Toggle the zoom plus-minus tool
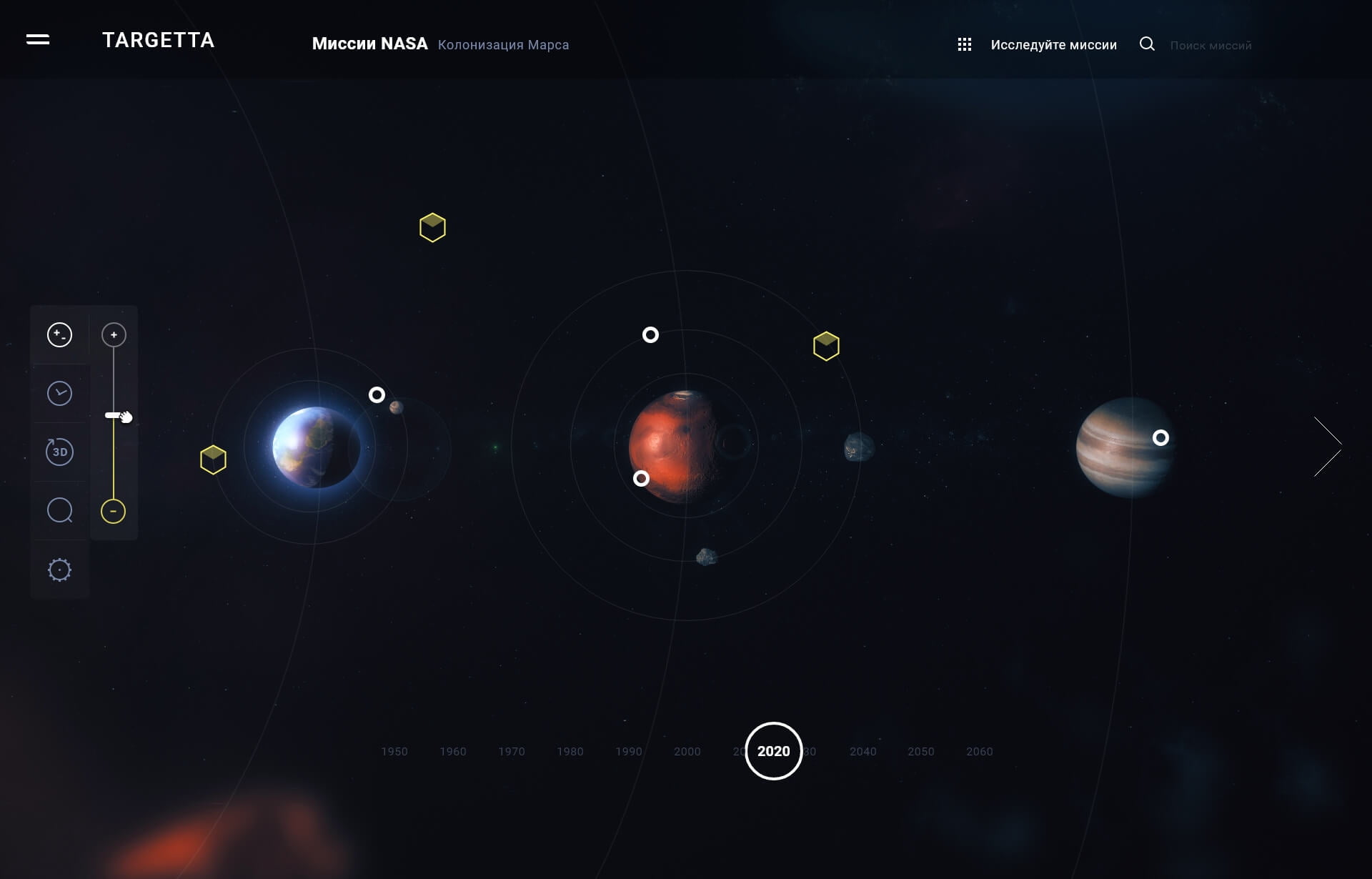This screenshot has width=1372, height=879. pyautogui.click(x=59, y=334)
